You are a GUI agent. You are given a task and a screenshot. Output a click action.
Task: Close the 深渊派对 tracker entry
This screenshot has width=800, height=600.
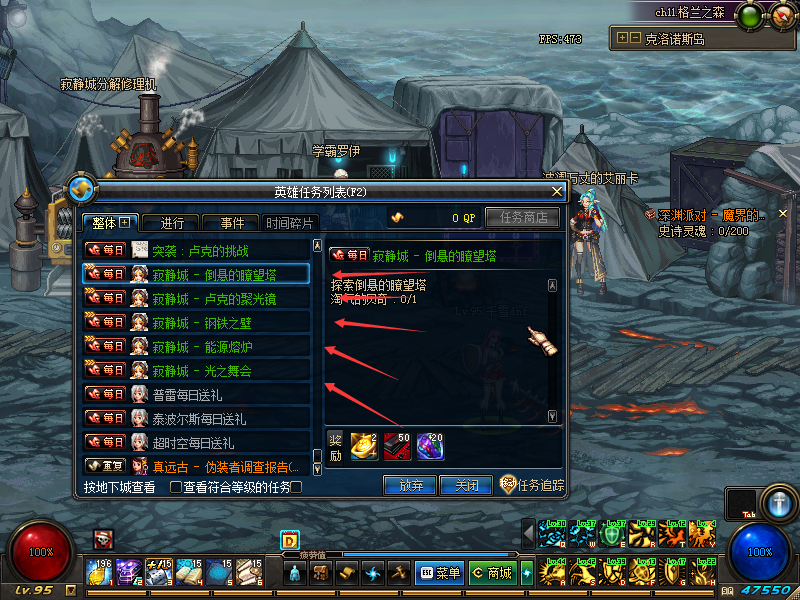(x=783, y=214)
